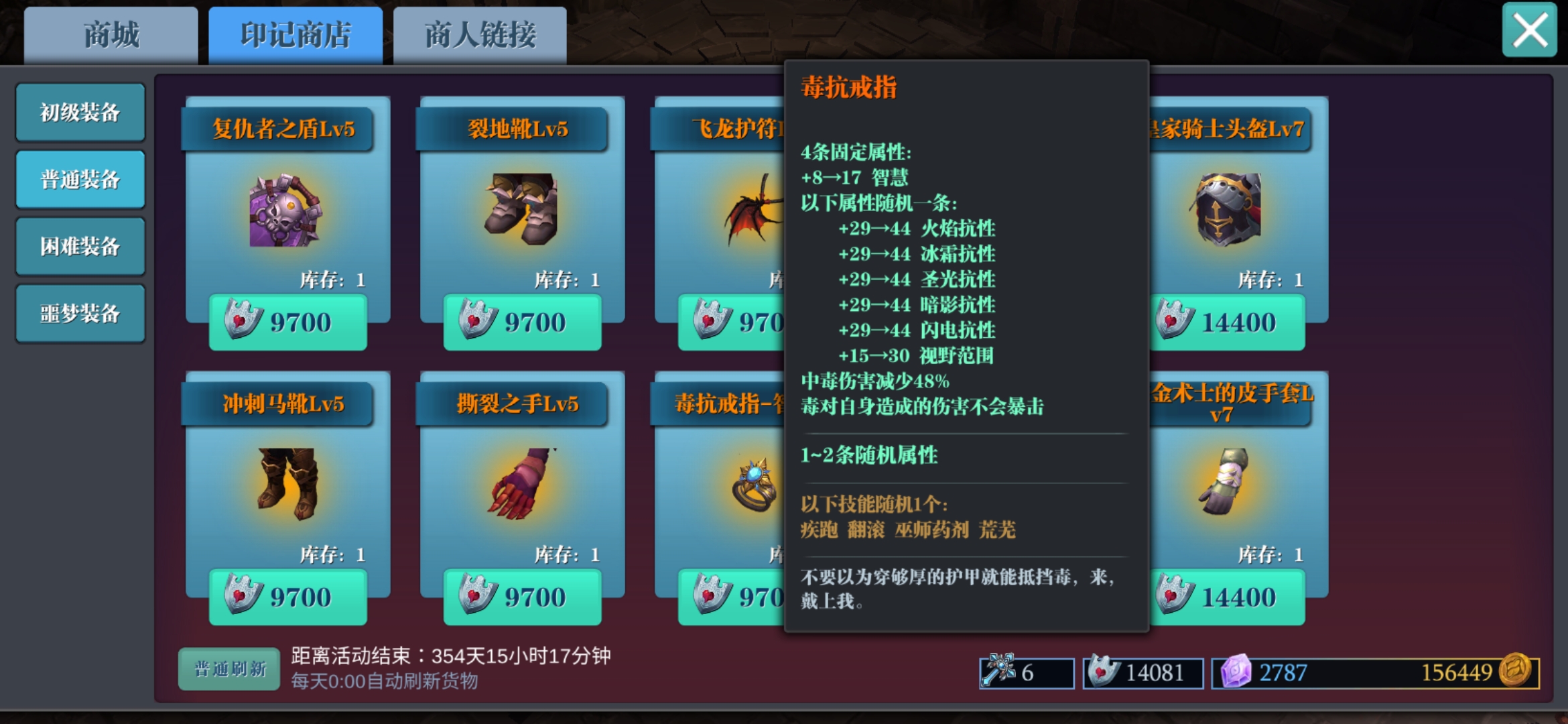
Task: Open the 商人链接 tab
Action: coord(478,35)
